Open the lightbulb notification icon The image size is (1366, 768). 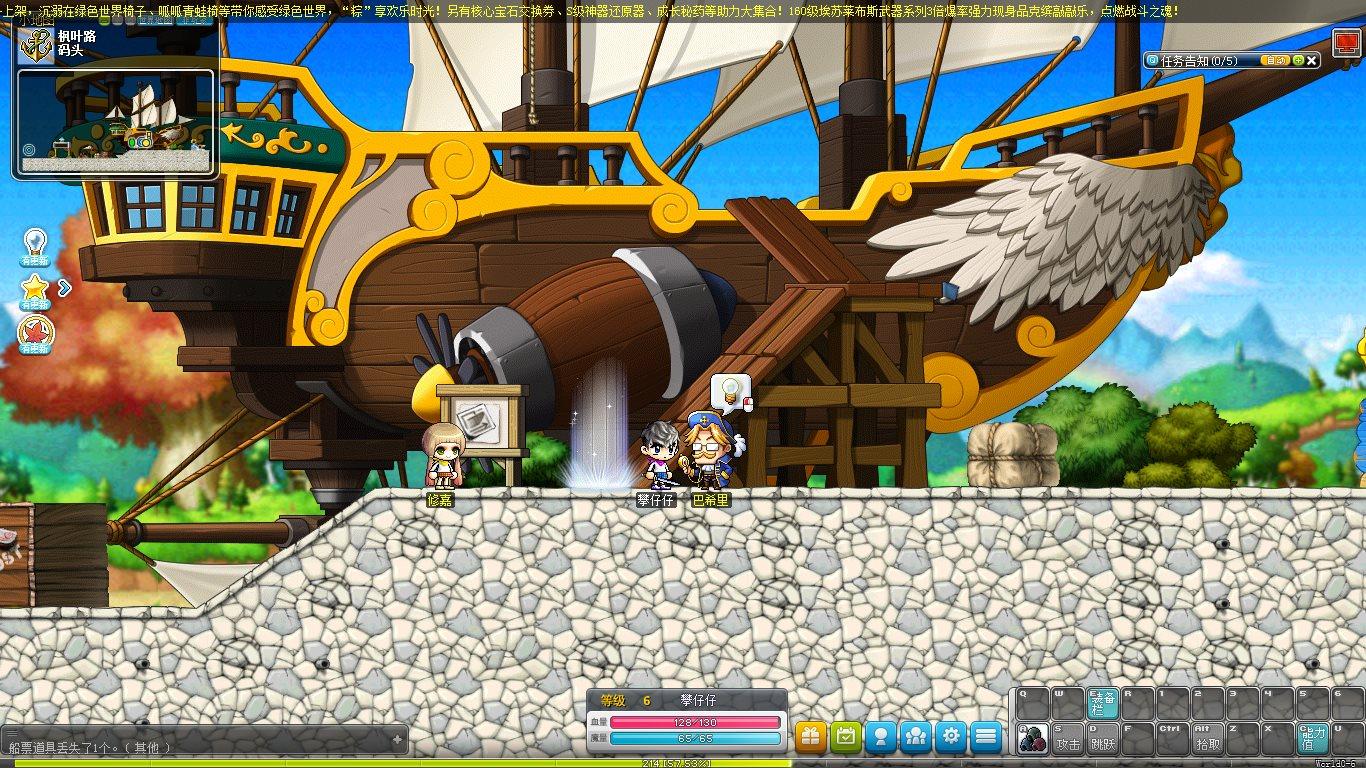[x=35, y=245]
